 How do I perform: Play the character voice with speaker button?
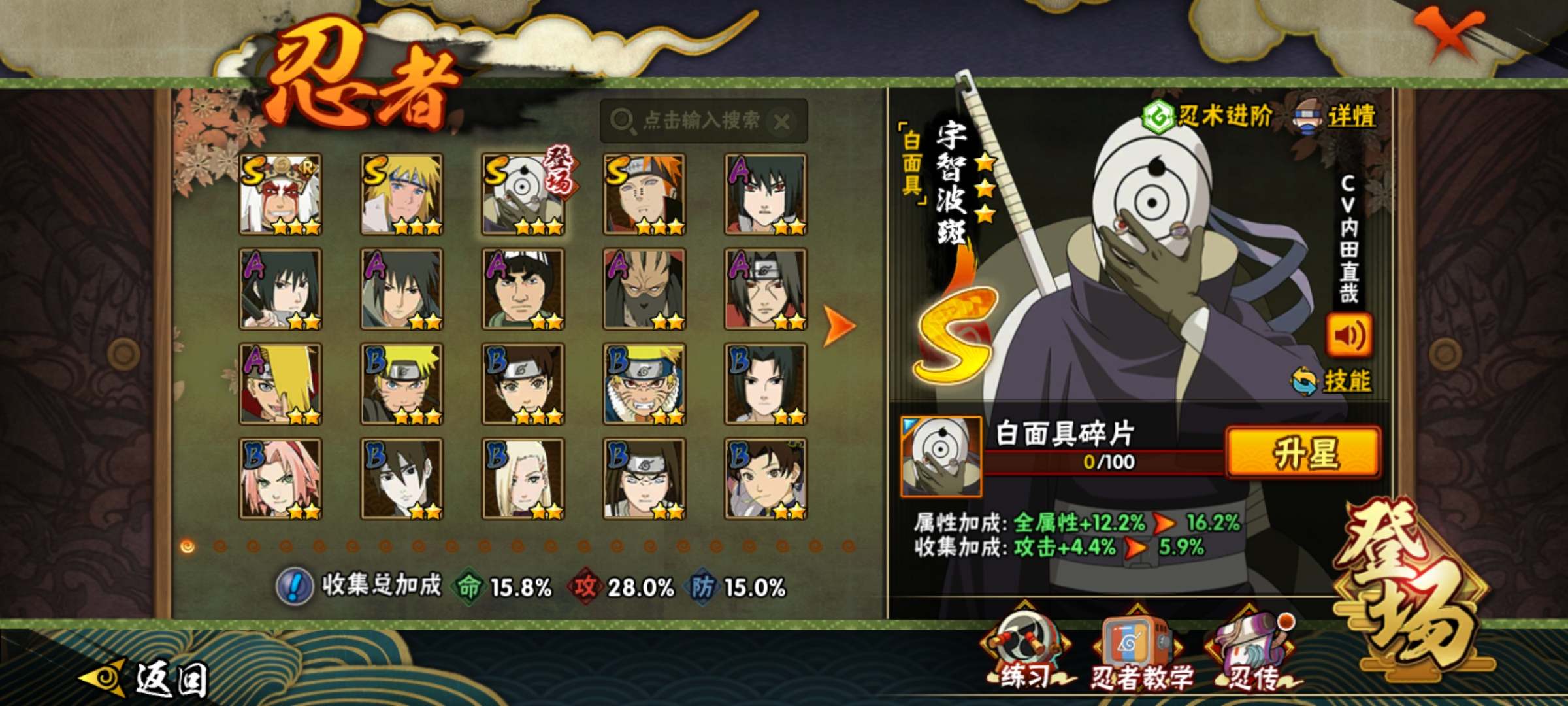(1348, 335)
